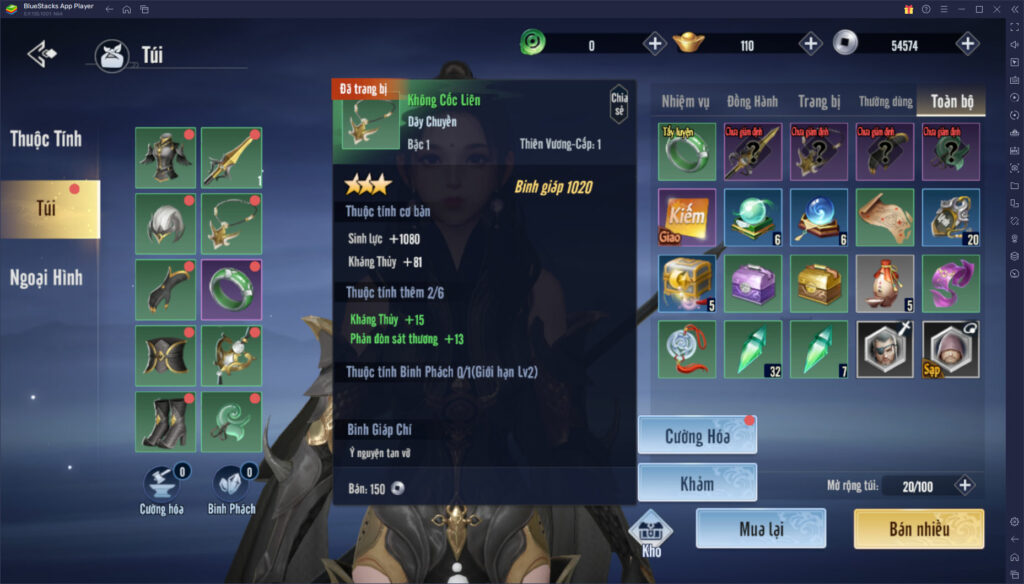The height and width of the screenshot is (584, 1024).
Task: Open the Mua lại buyback
Action: (x=760, y=529)
